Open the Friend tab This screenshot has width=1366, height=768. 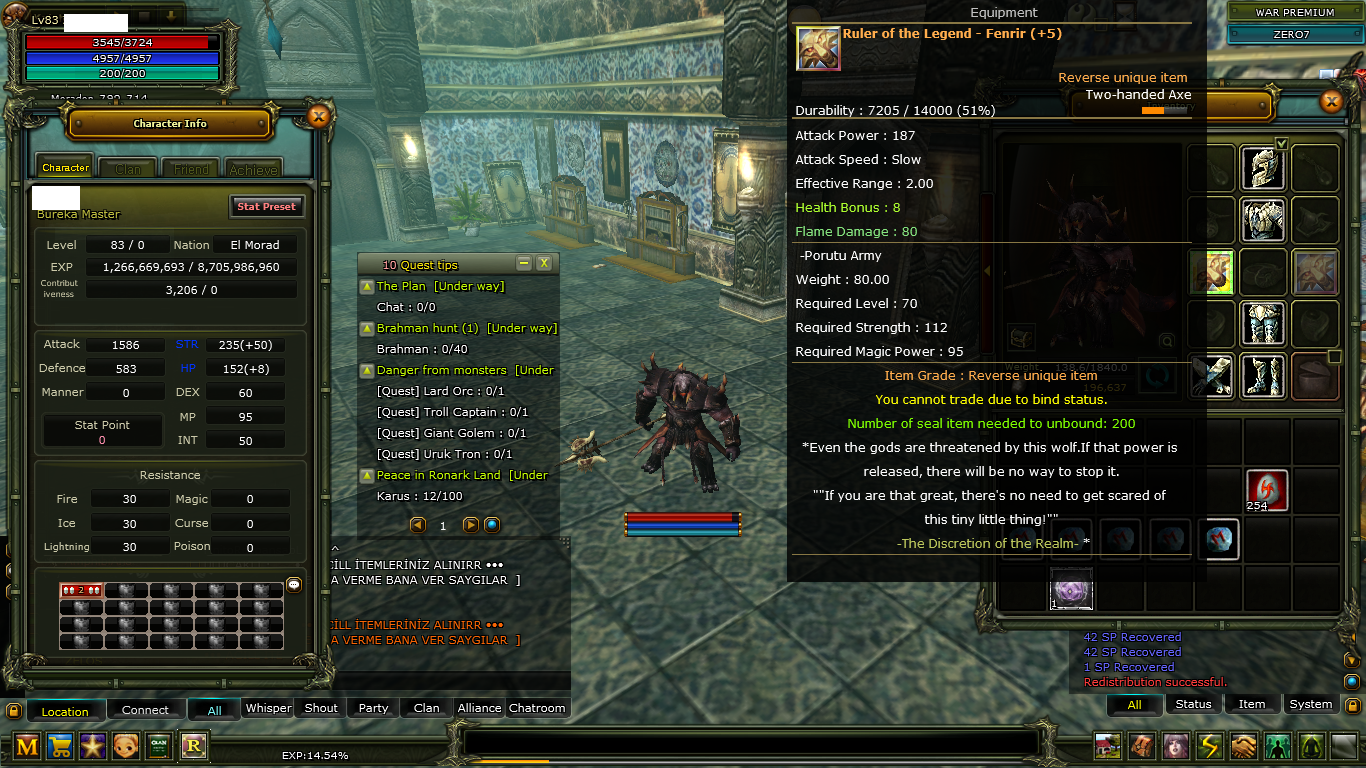coord(191,169)
